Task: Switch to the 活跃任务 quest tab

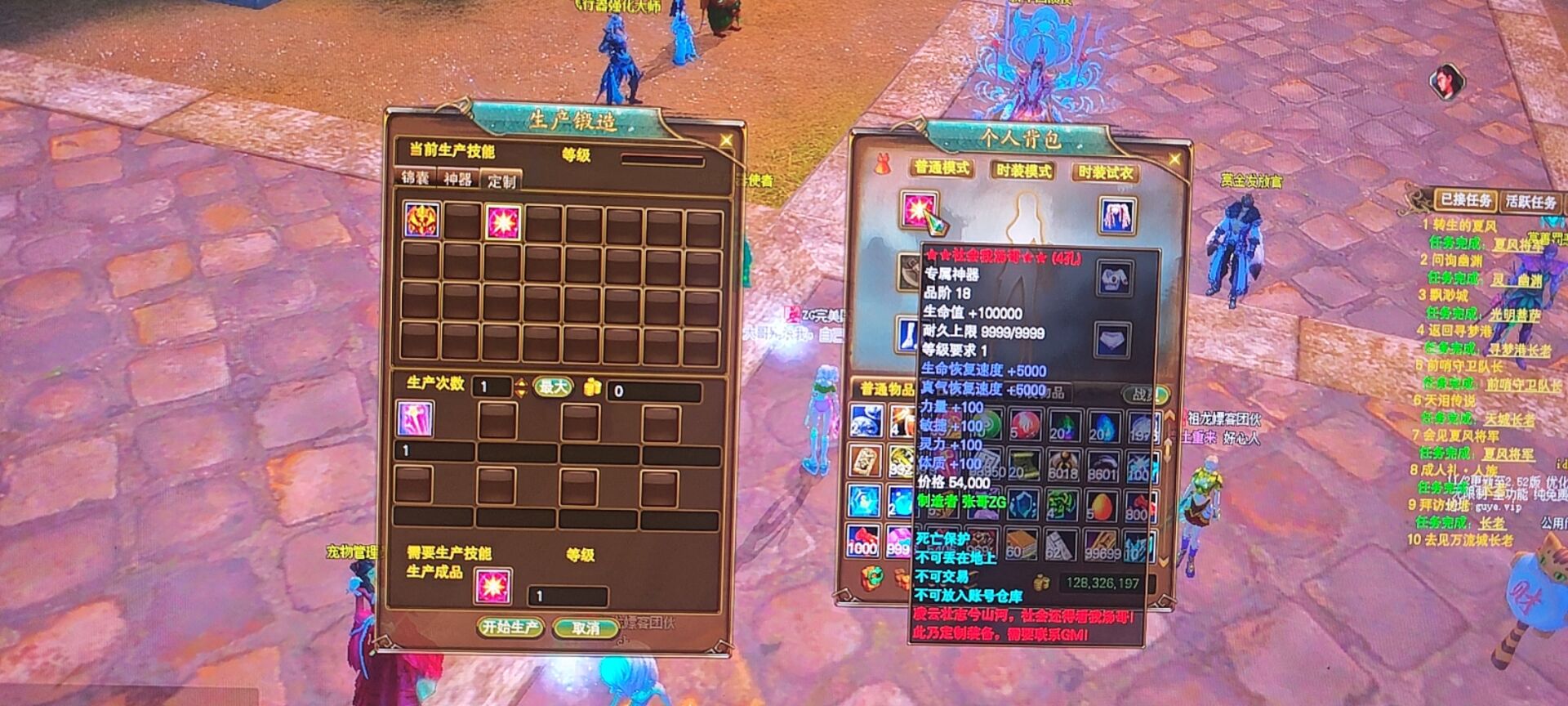Action: (1532, 201)
